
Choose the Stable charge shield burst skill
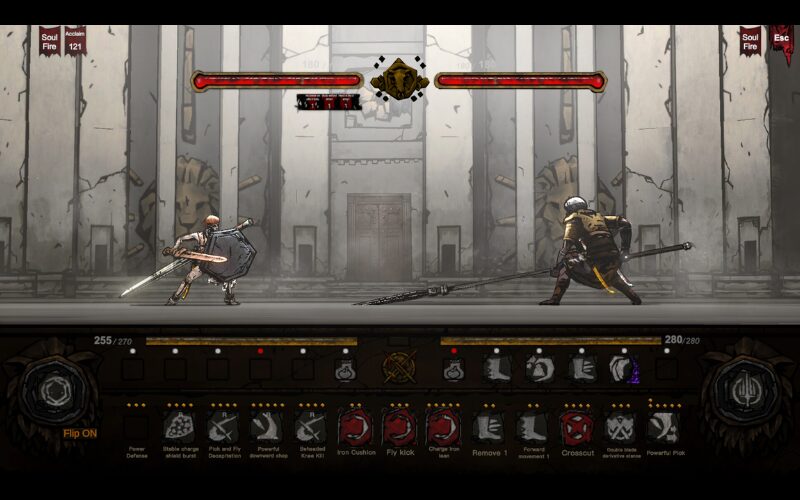(x=179, y=428)
